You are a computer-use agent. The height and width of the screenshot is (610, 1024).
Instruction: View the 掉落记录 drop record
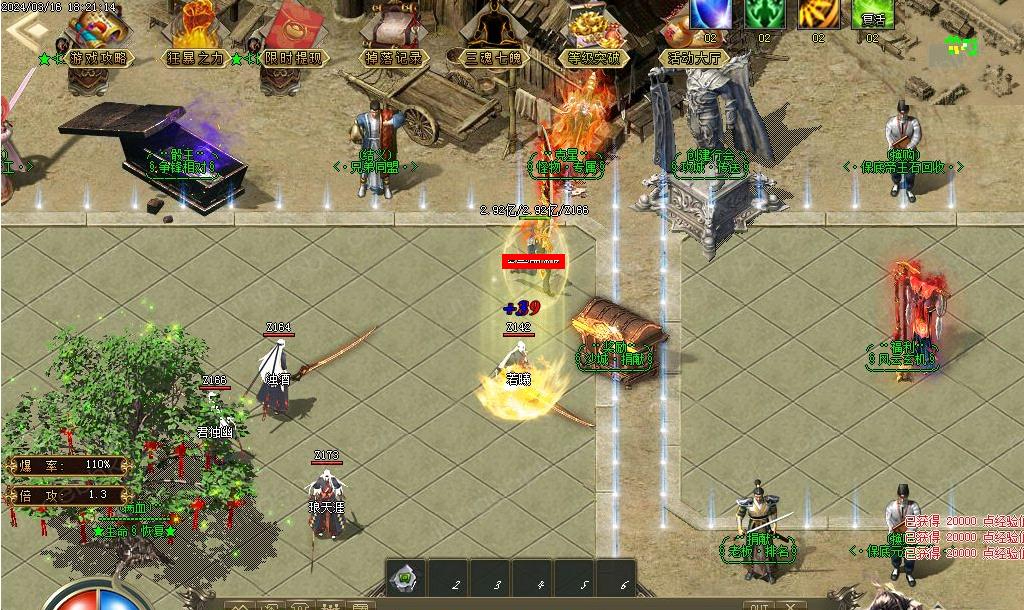395,33
